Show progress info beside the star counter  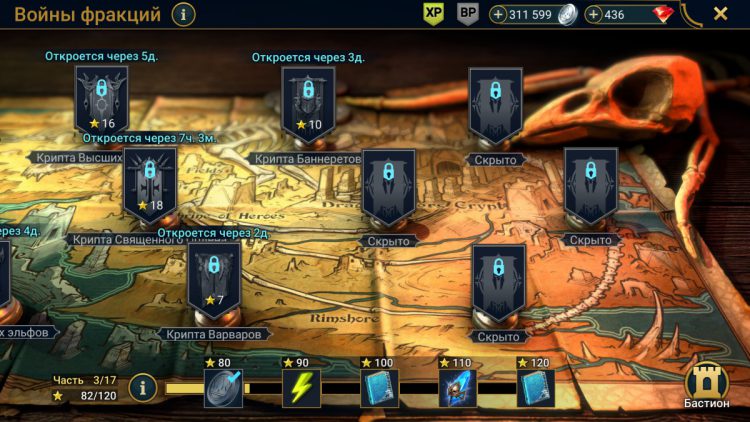(x=142, y=387)
